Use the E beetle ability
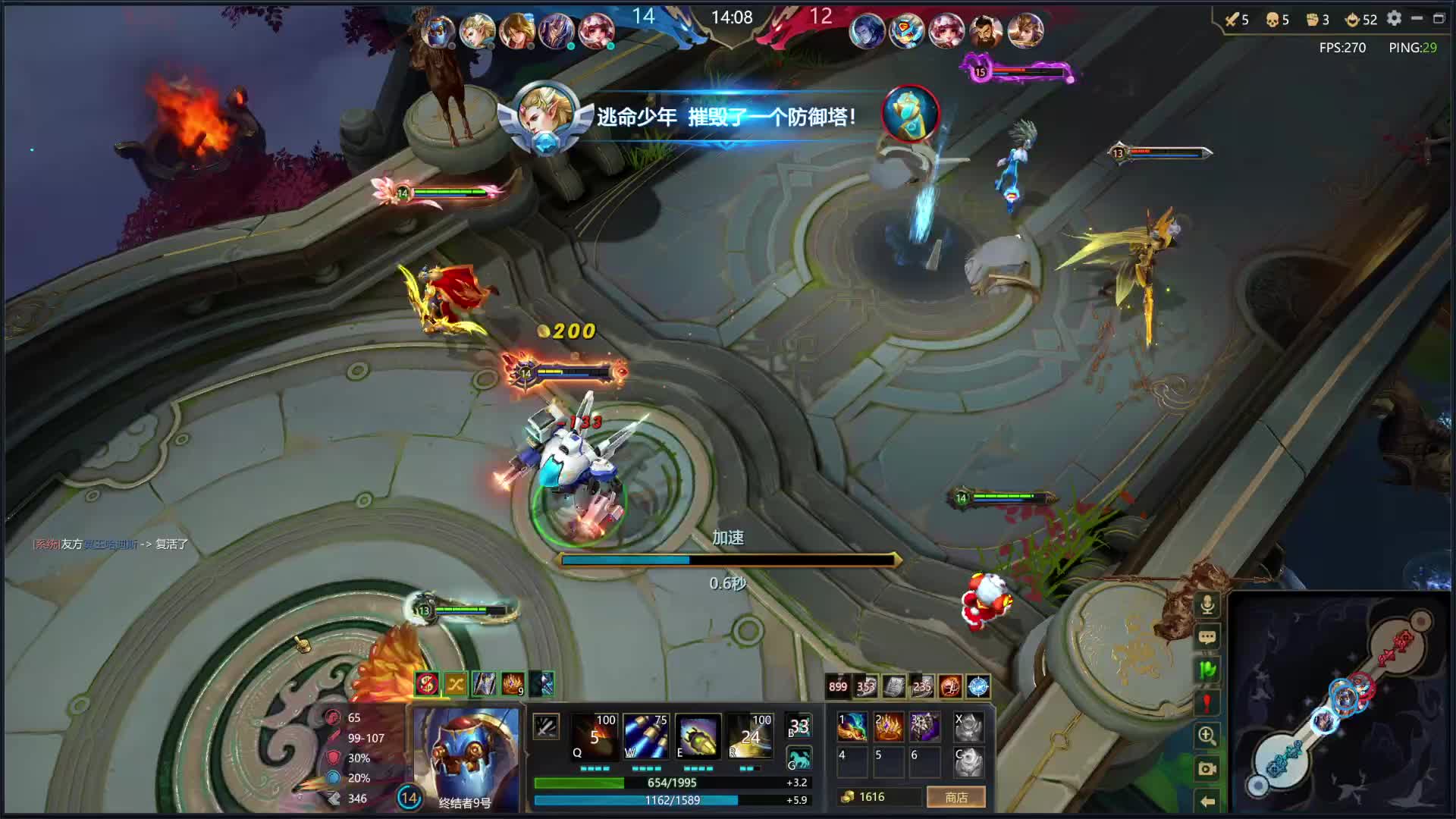 coord(697,736)
